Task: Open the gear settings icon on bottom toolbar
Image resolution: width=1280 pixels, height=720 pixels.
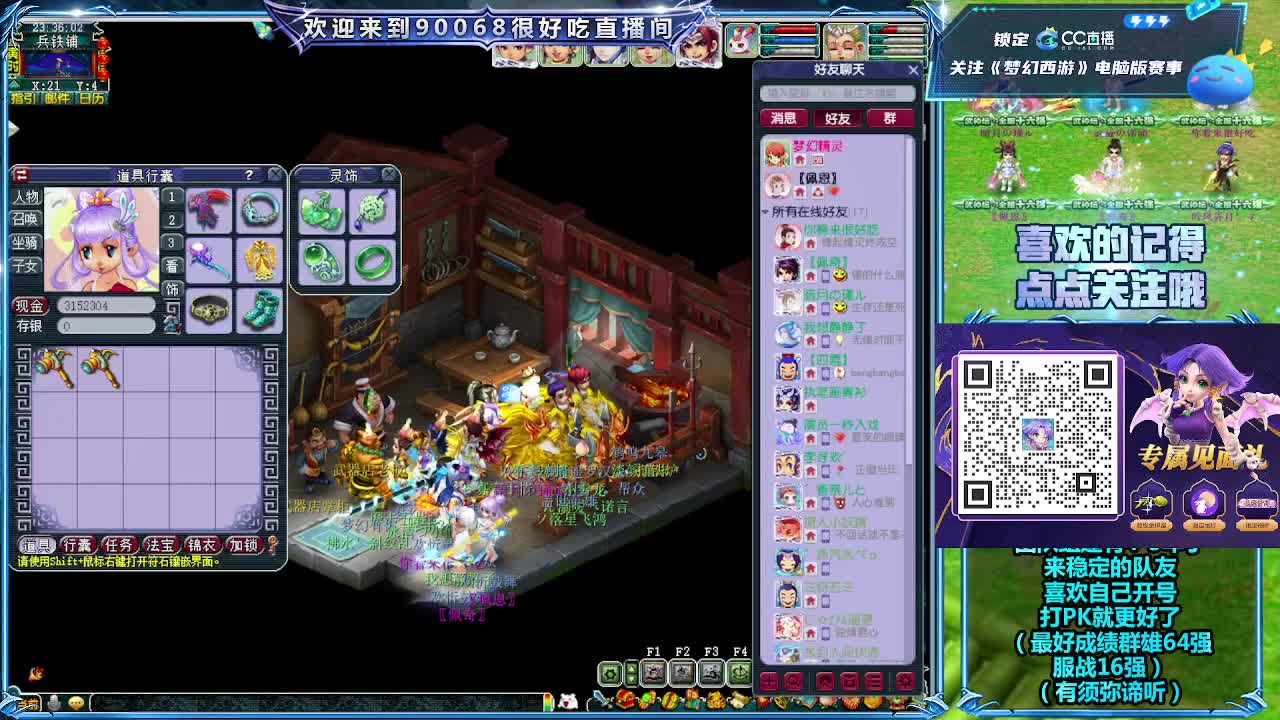Action: (610, 672)
